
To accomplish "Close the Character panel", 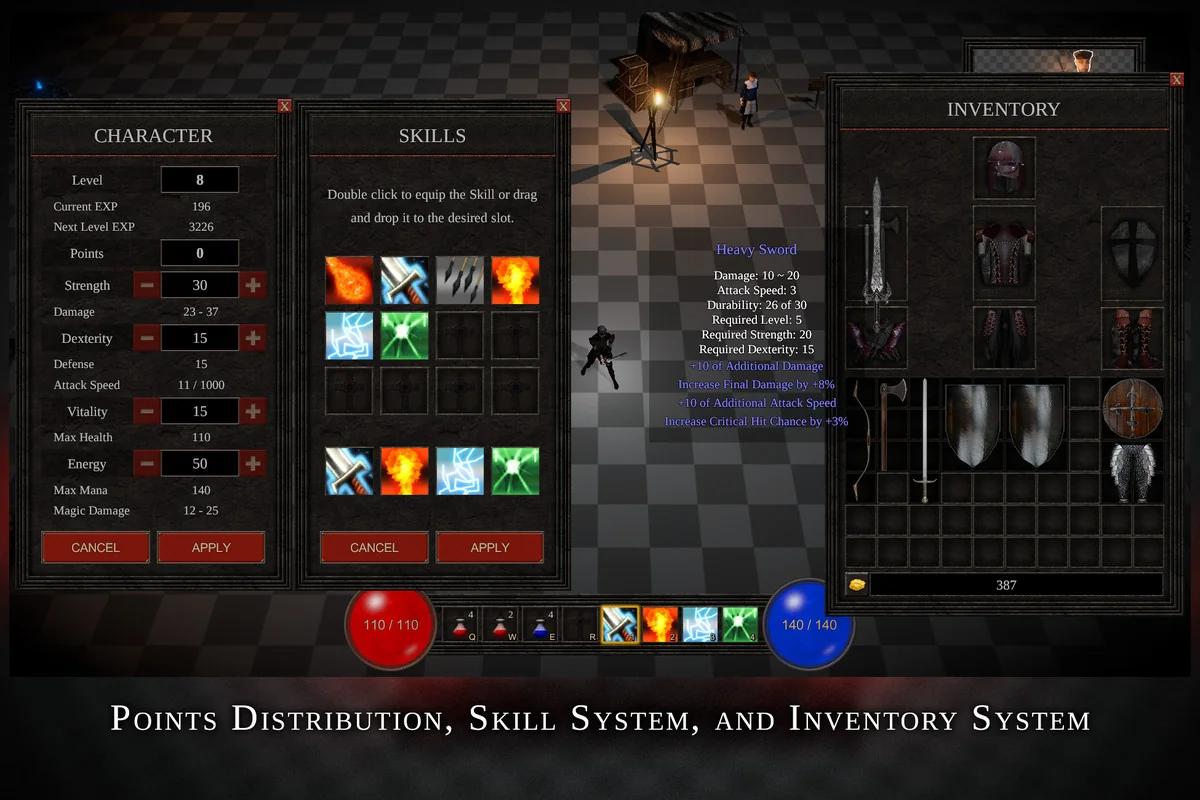I will pyautogui.click(x=285, y=106).
